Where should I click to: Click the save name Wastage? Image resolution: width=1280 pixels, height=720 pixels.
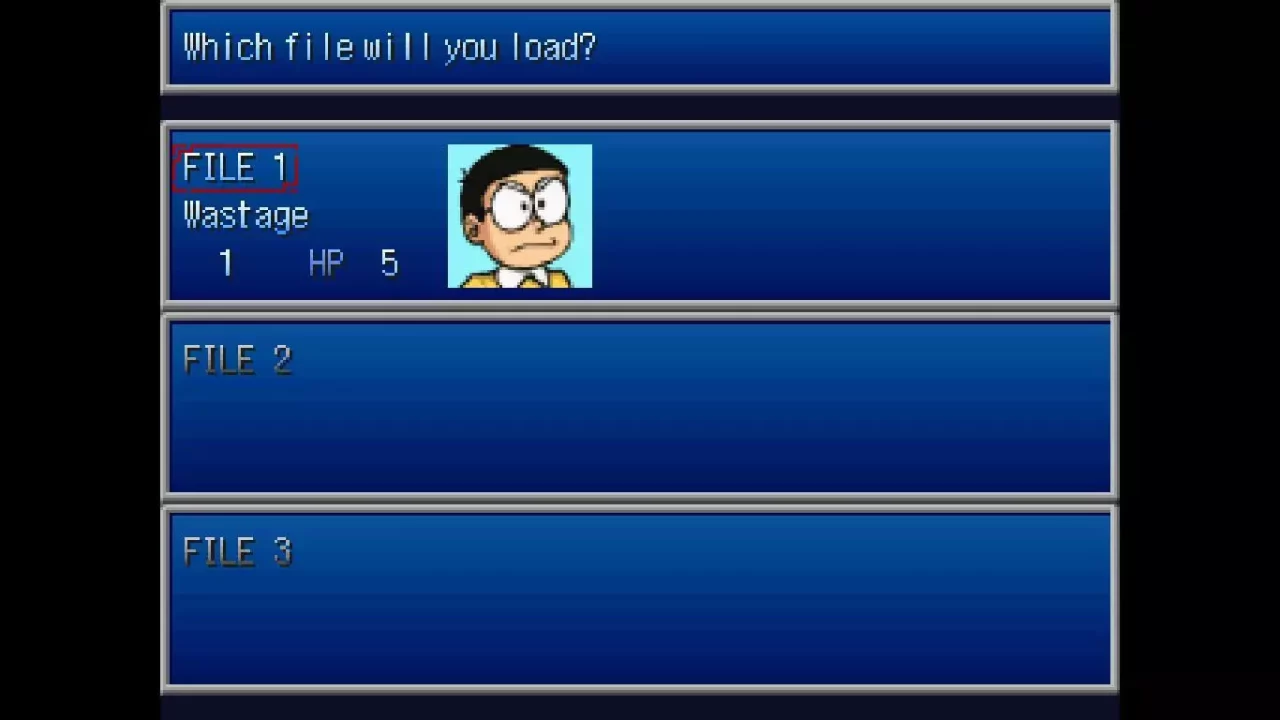click(245, 214)
